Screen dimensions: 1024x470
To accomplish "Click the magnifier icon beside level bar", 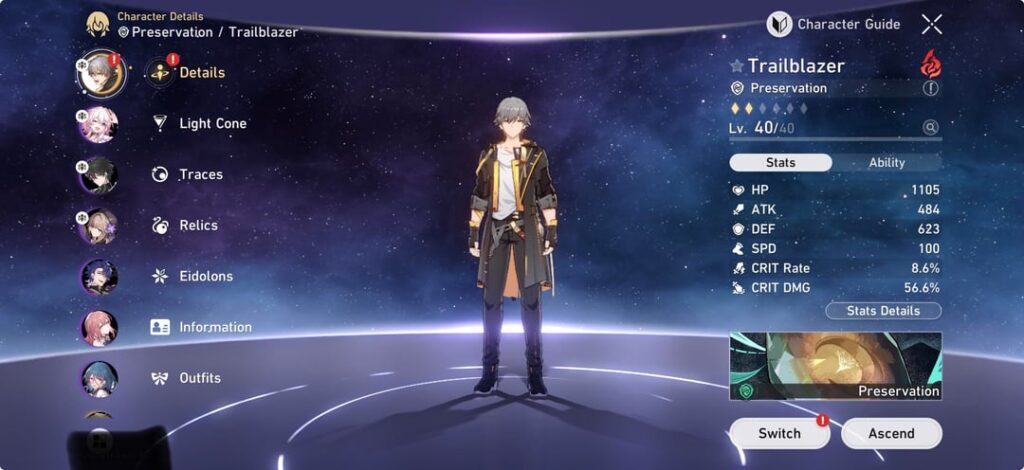I will (x=931, y=128).
